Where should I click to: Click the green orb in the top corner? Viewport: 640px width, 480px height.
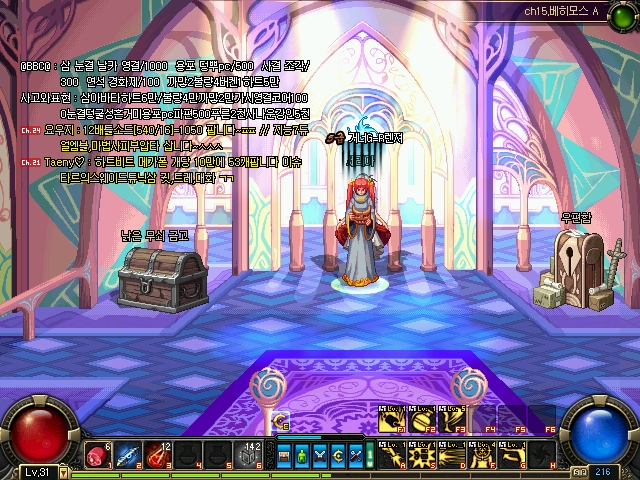coord(623,15)
